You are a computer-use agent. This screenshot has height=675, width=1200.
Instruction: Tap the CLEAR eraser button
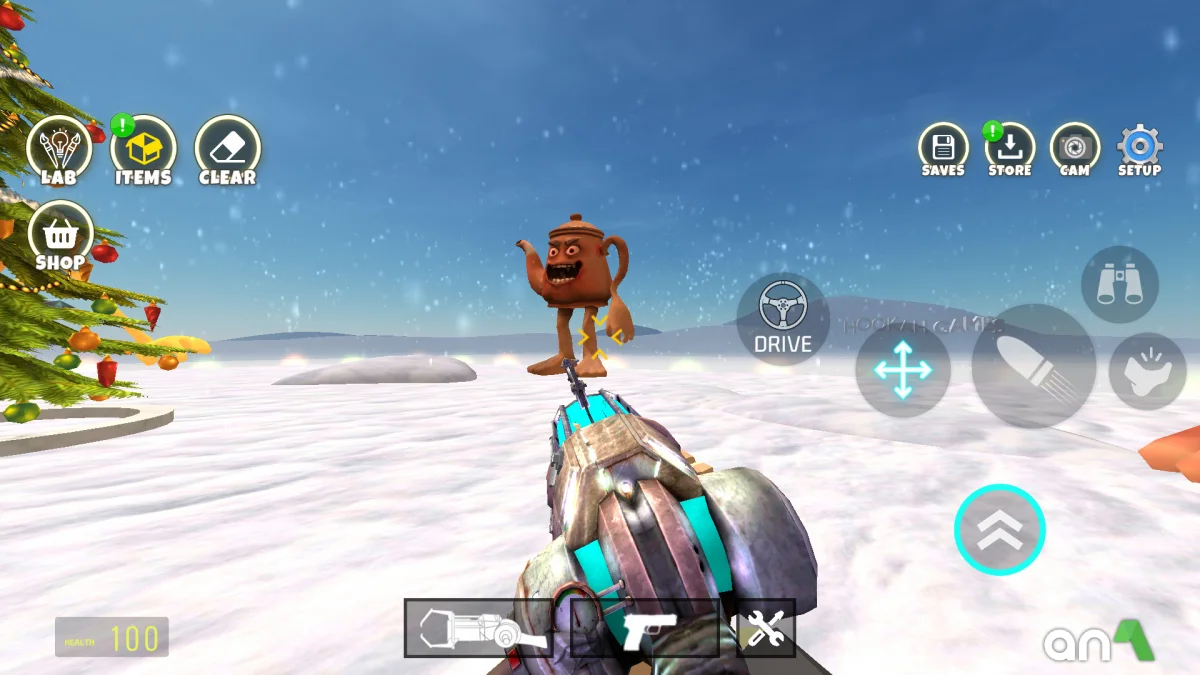[x=227, y=150]
